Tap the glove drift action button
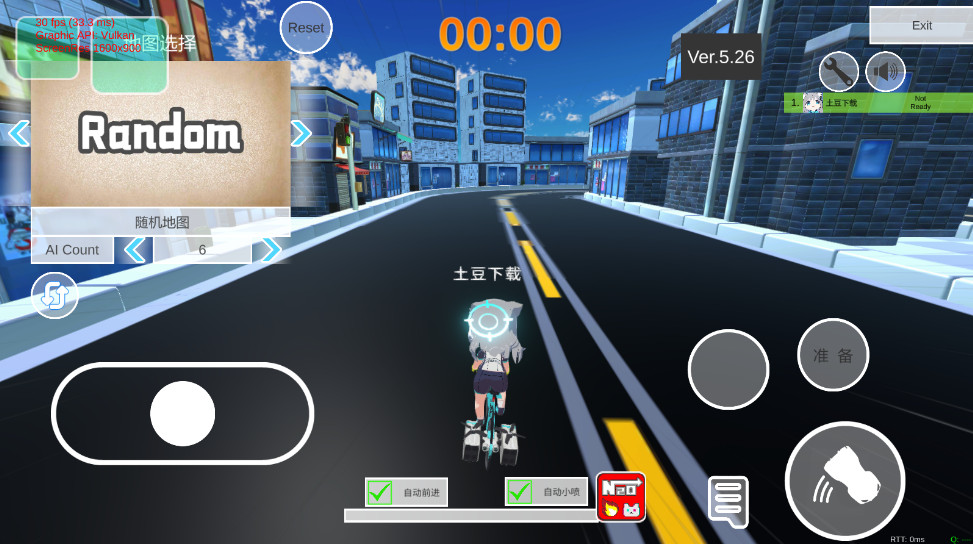973x544 pixels. 845,481
